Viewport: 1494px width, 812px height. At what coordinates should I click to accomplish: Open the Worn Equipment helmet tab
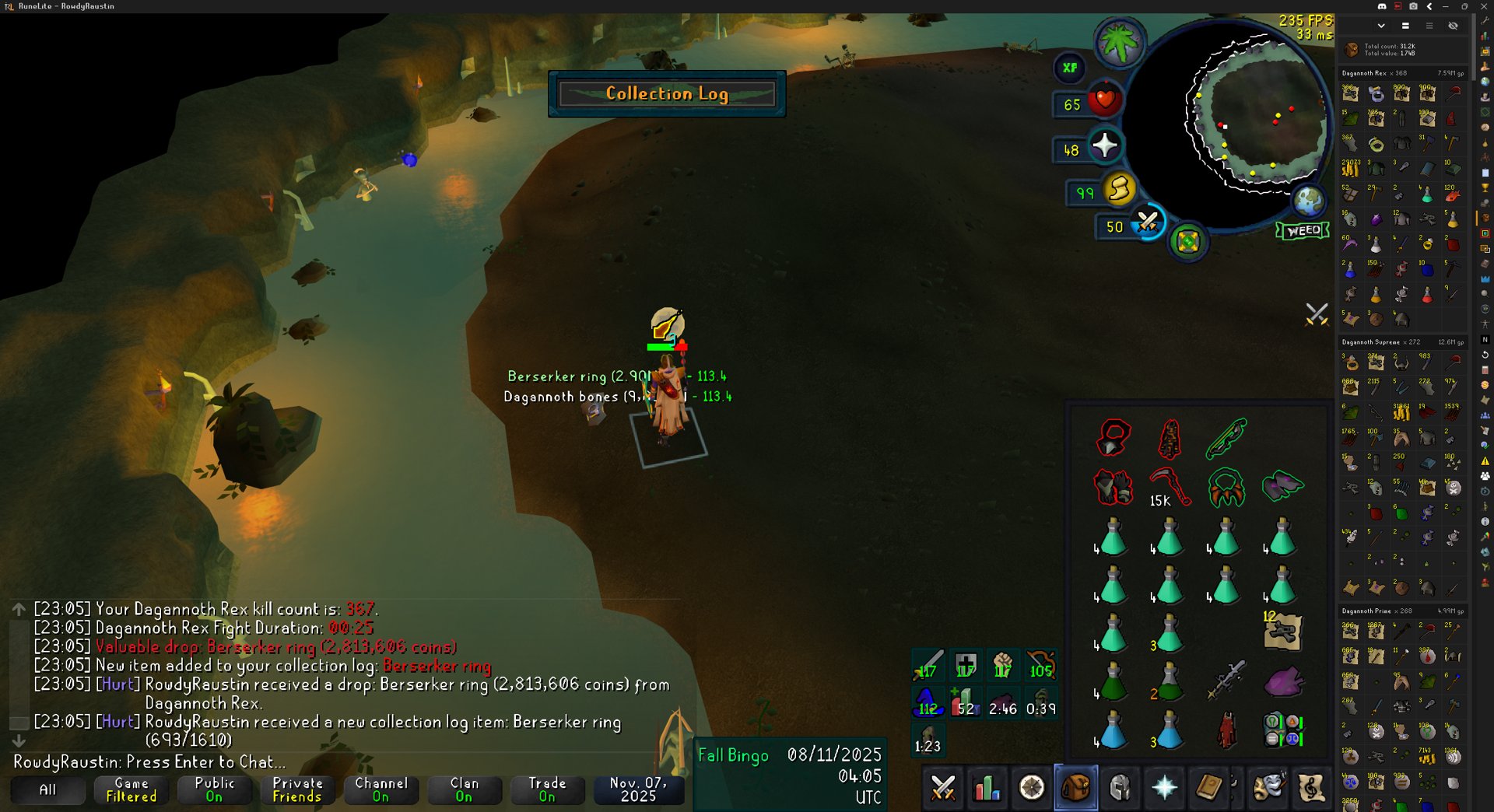(x=1120, y=788)
